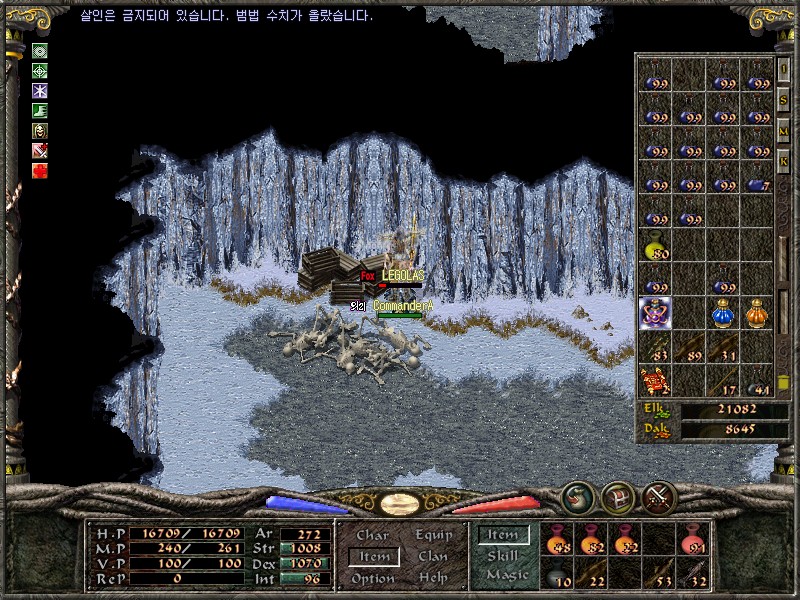Open the Option menu
This screenshot has height=600, width=800.
click(372, 578)
